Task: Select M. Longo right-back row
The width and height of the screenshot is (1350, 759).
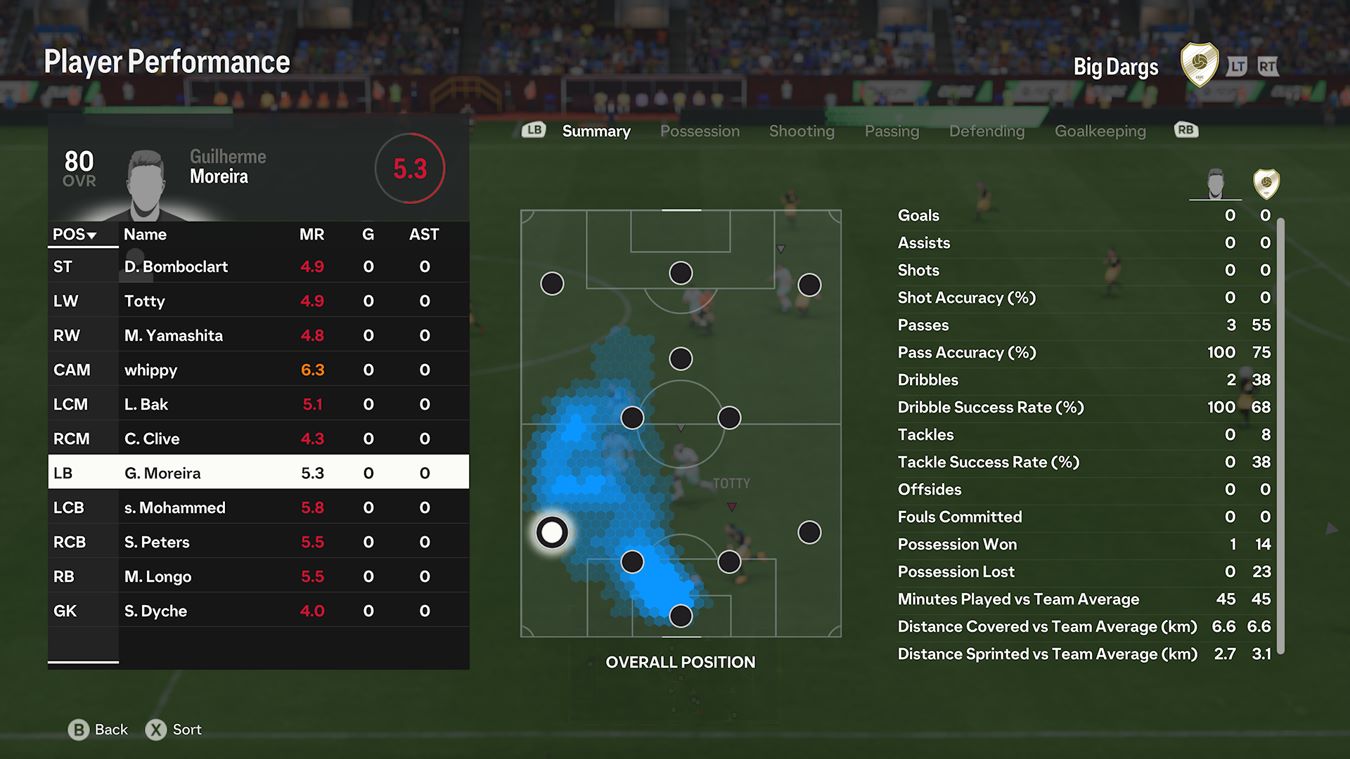Action: click(258, 576)
